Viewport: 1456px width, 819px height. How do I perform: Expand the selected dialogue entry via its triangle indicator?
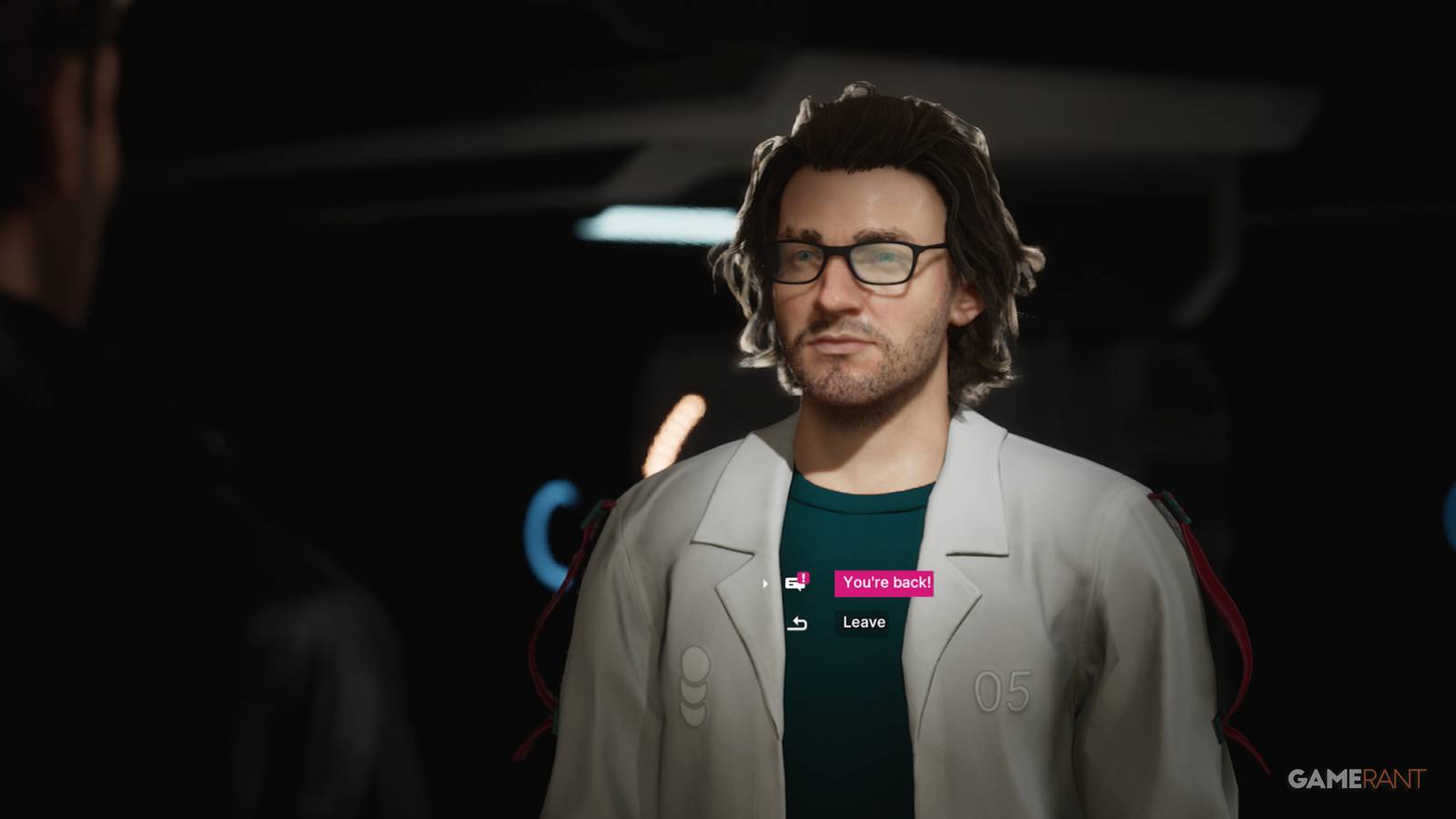[x=764, y=585]
